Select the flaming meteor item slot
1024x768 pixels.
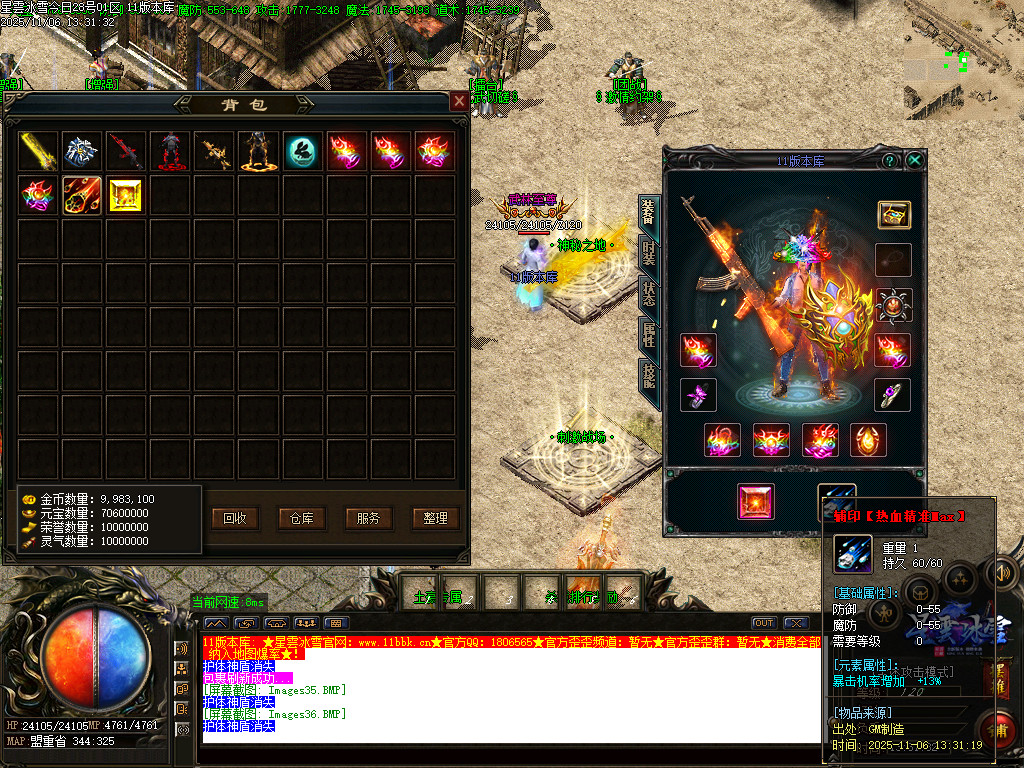pos(83,196)
